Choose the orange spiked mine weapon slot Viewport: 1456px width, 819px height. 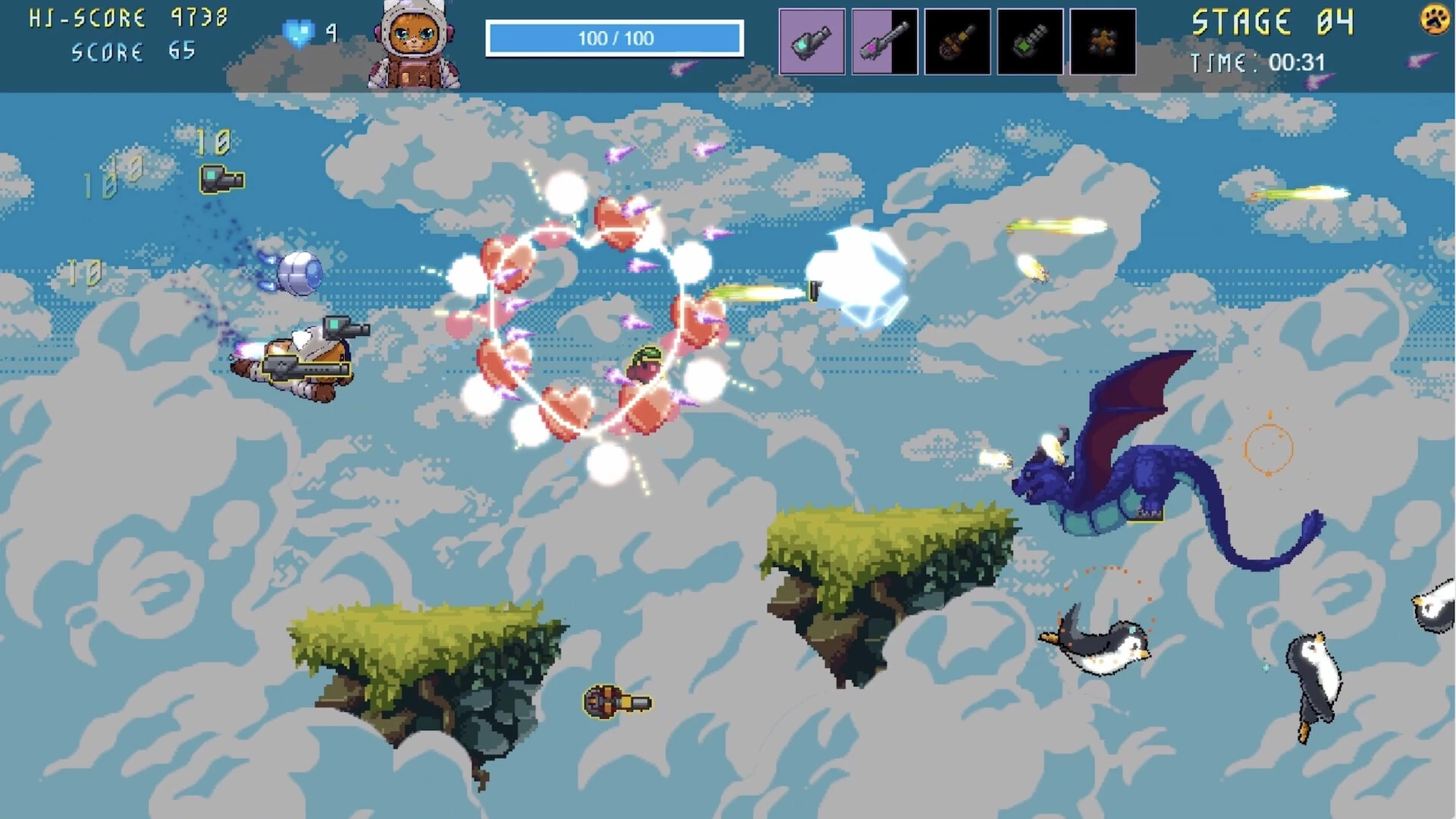click(1103, 42)
